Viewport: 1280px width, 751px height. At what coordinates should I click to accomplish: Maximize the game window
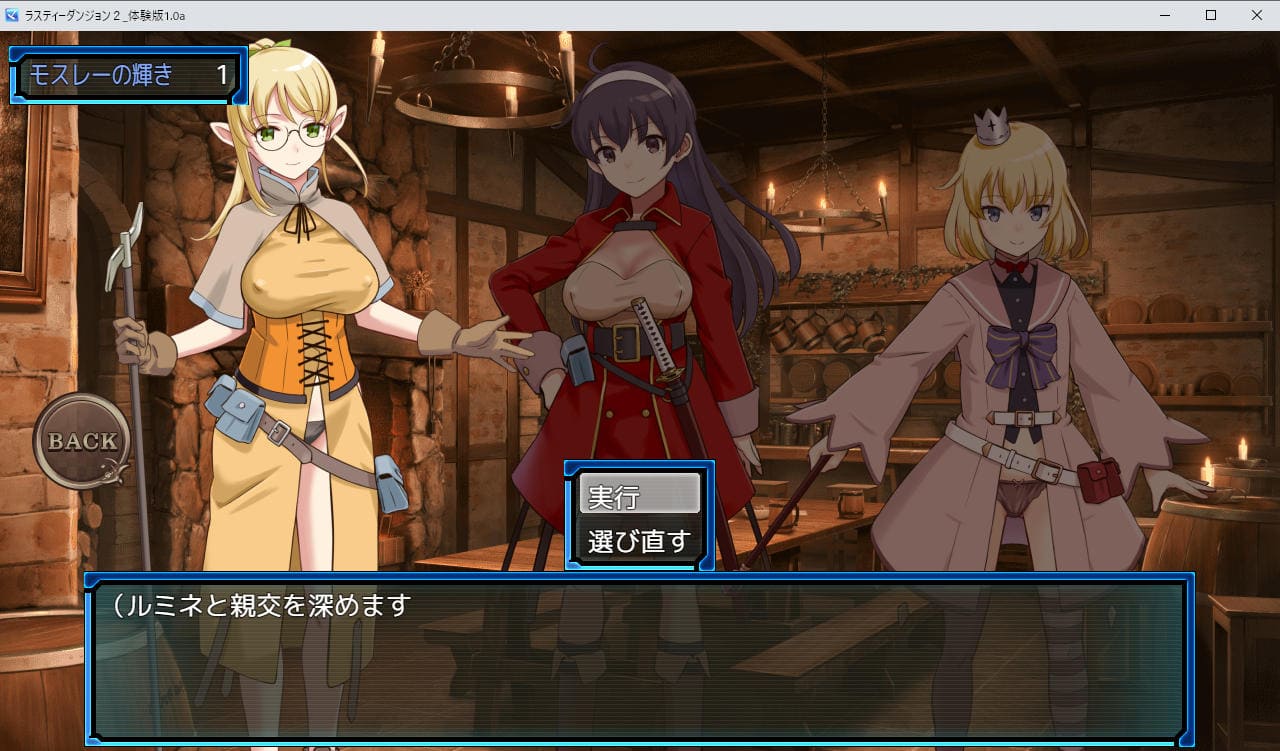point(1210,15)
